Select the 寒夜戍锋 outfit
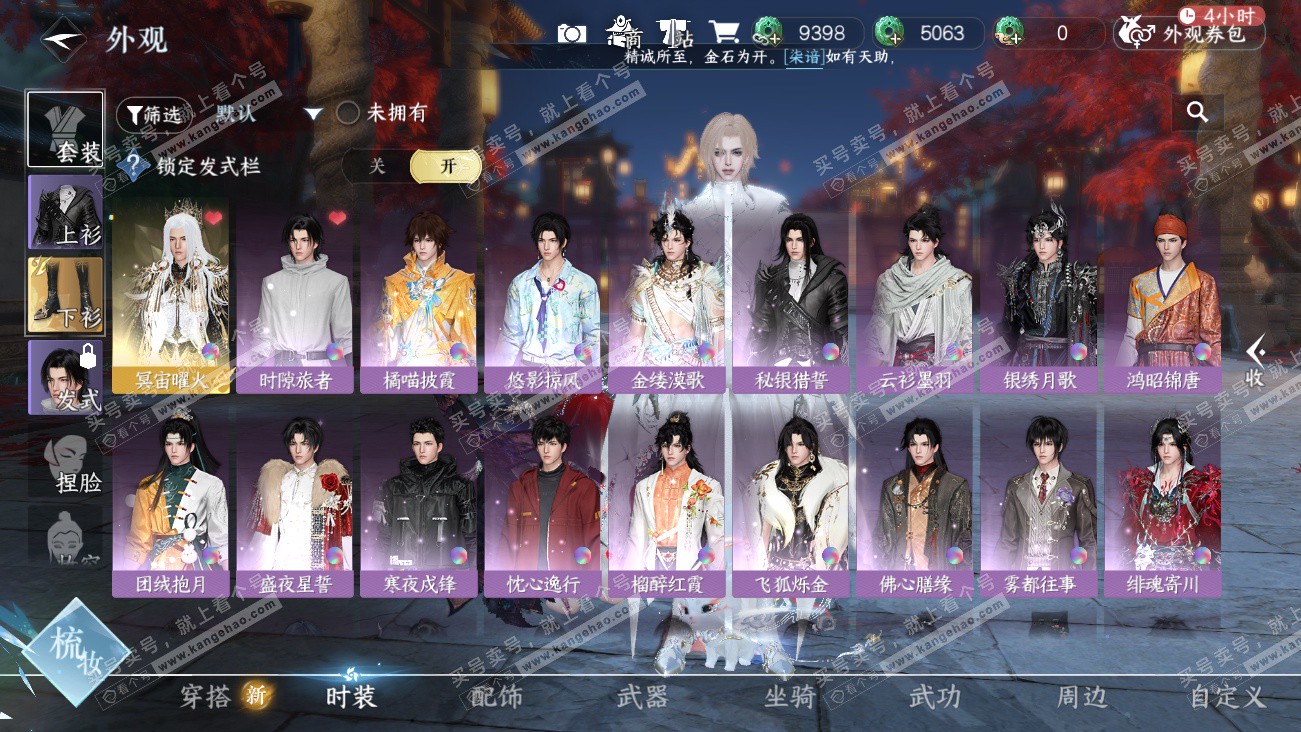 (x=419, y=505)
